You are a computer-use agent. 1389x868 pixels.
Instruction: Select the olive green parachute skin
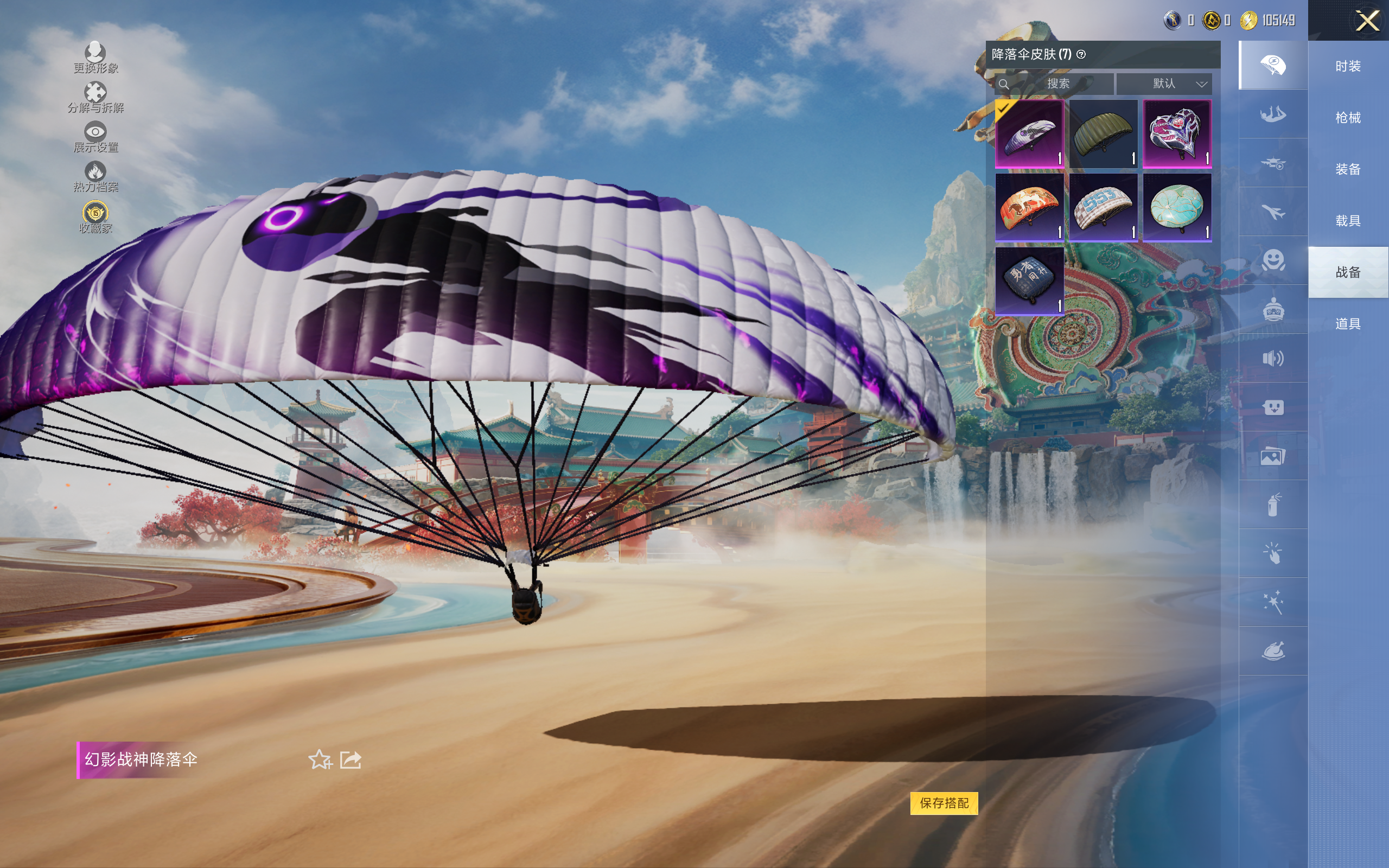[1103, 134]
